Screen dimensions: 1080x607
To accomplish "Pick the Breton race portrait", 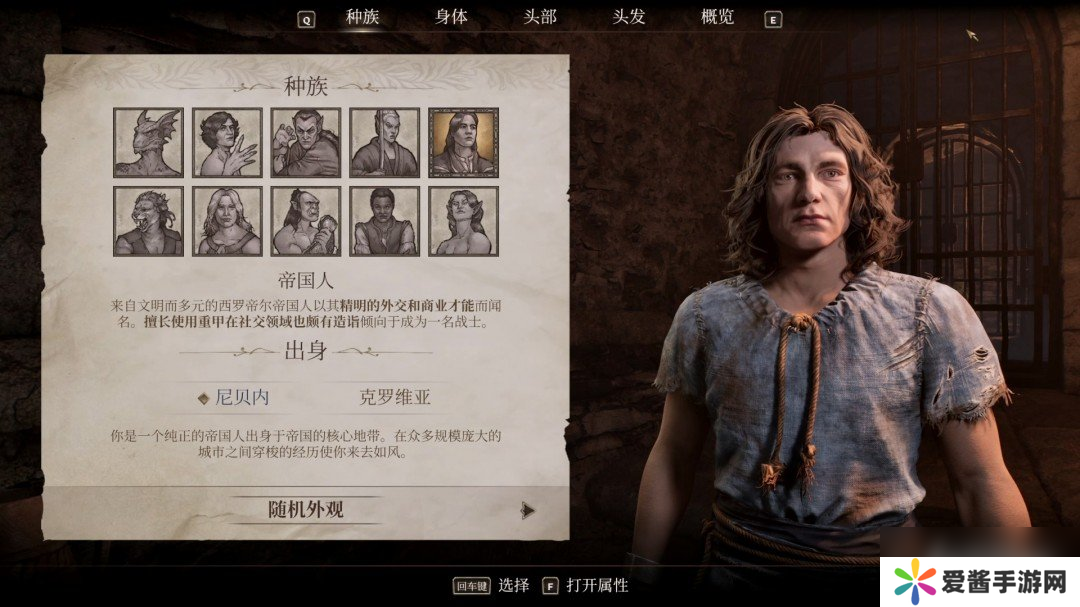I will pyautogui.click(x=227, y=142).
